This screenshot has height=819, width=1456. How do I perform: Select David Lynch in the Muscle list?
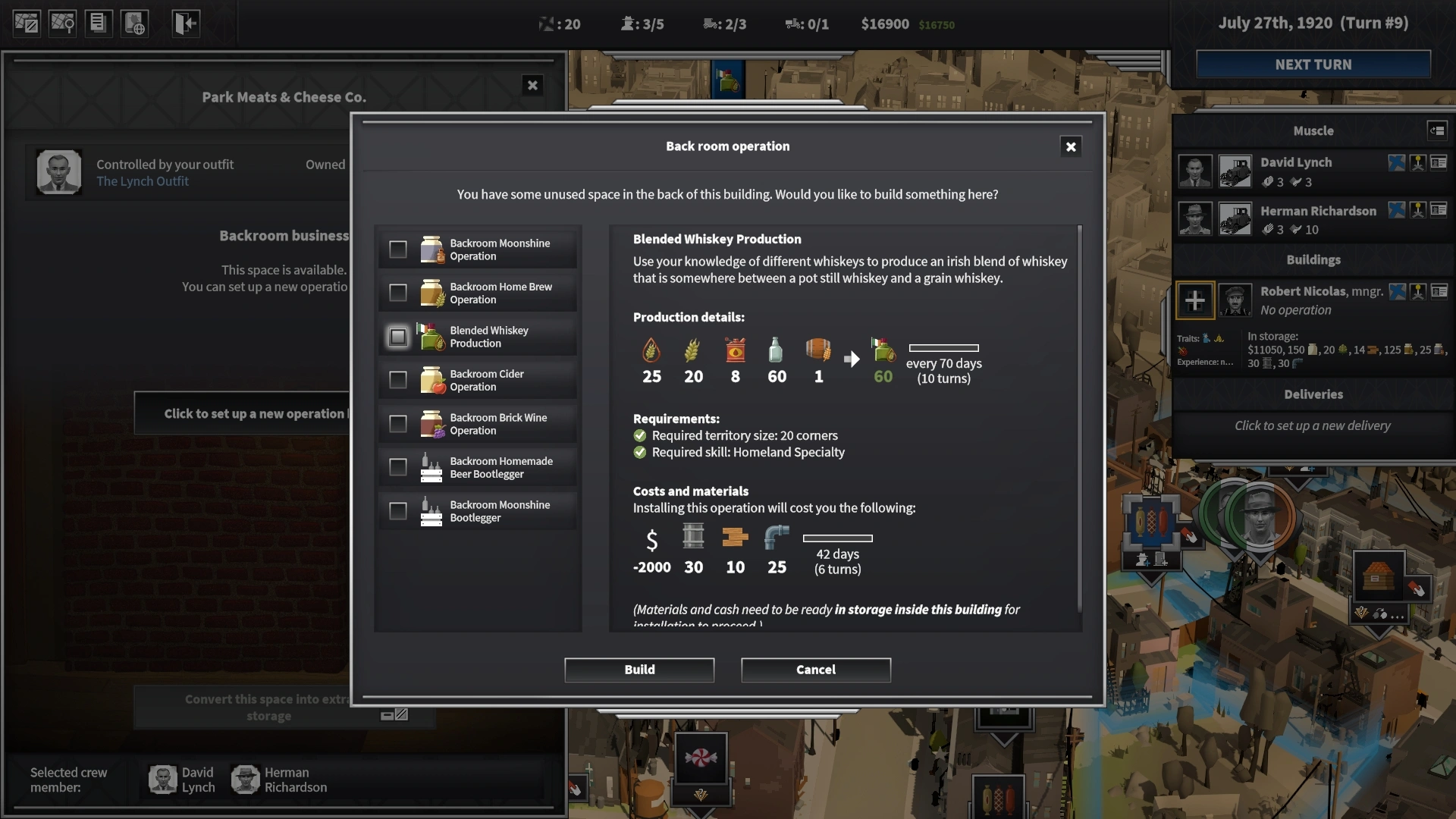pos(1295,162)
